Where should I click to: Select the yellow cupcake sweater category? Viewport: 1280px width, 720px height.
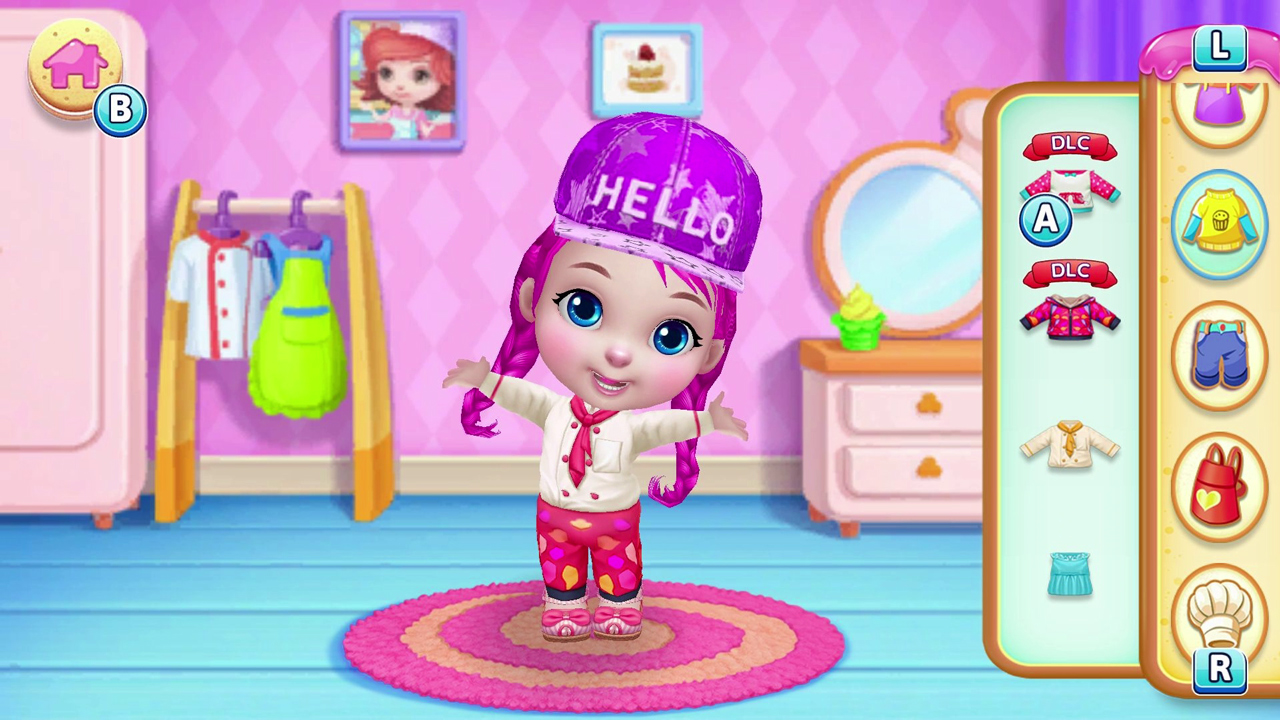tap(1221, 222)
